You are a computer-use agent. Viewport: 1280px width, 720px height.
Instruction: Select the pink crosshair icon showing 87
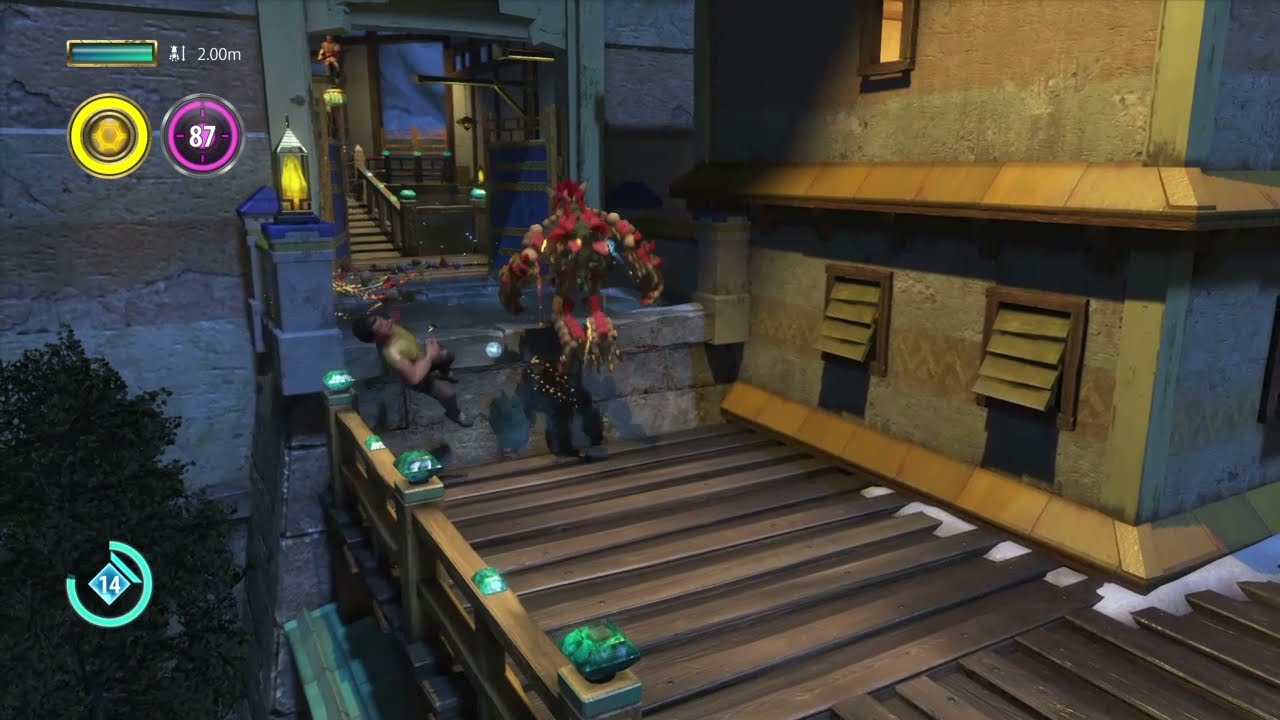tap(203, 135)
